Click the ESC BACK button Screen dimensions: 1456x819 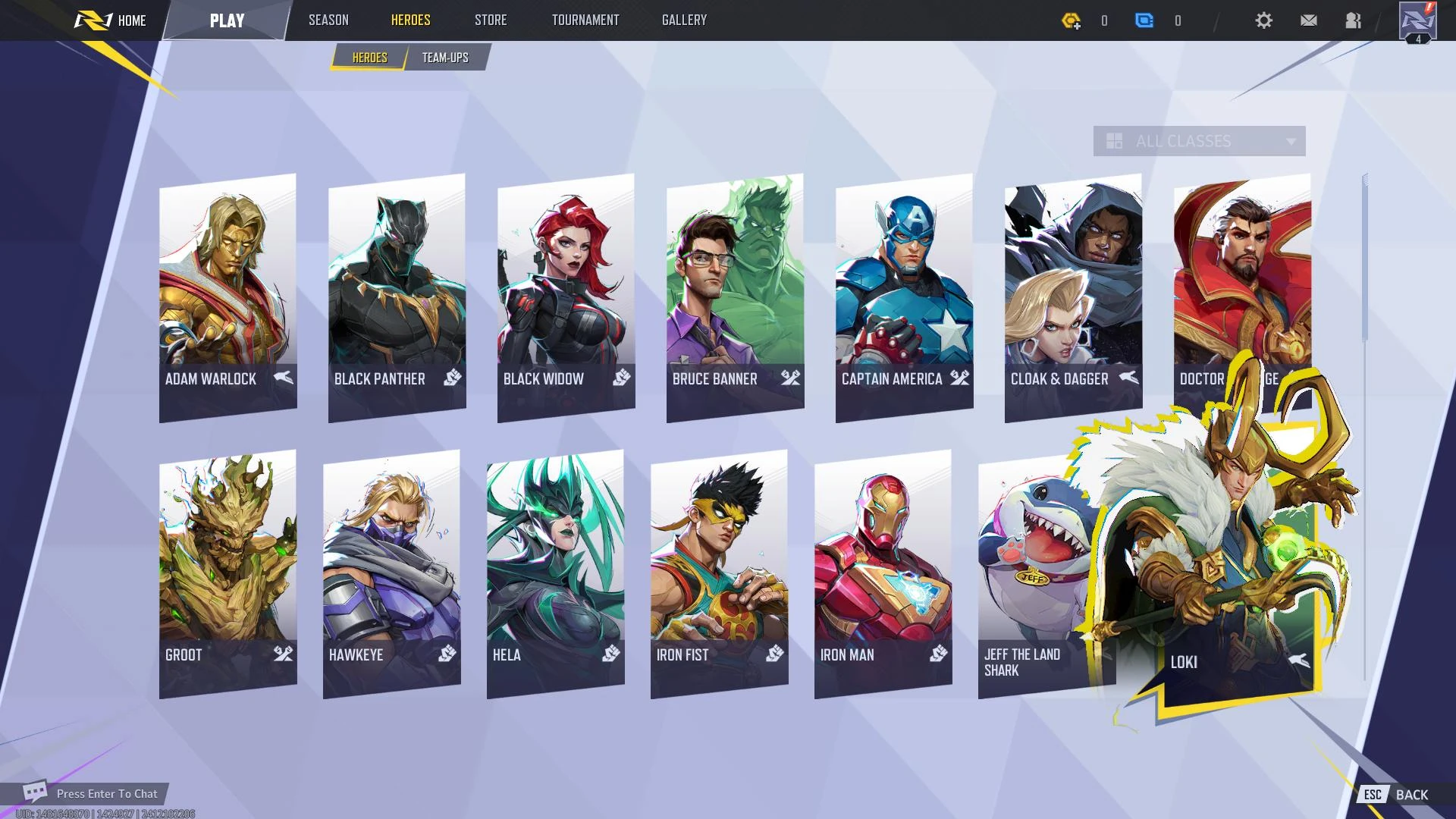tap(1395, 794)
